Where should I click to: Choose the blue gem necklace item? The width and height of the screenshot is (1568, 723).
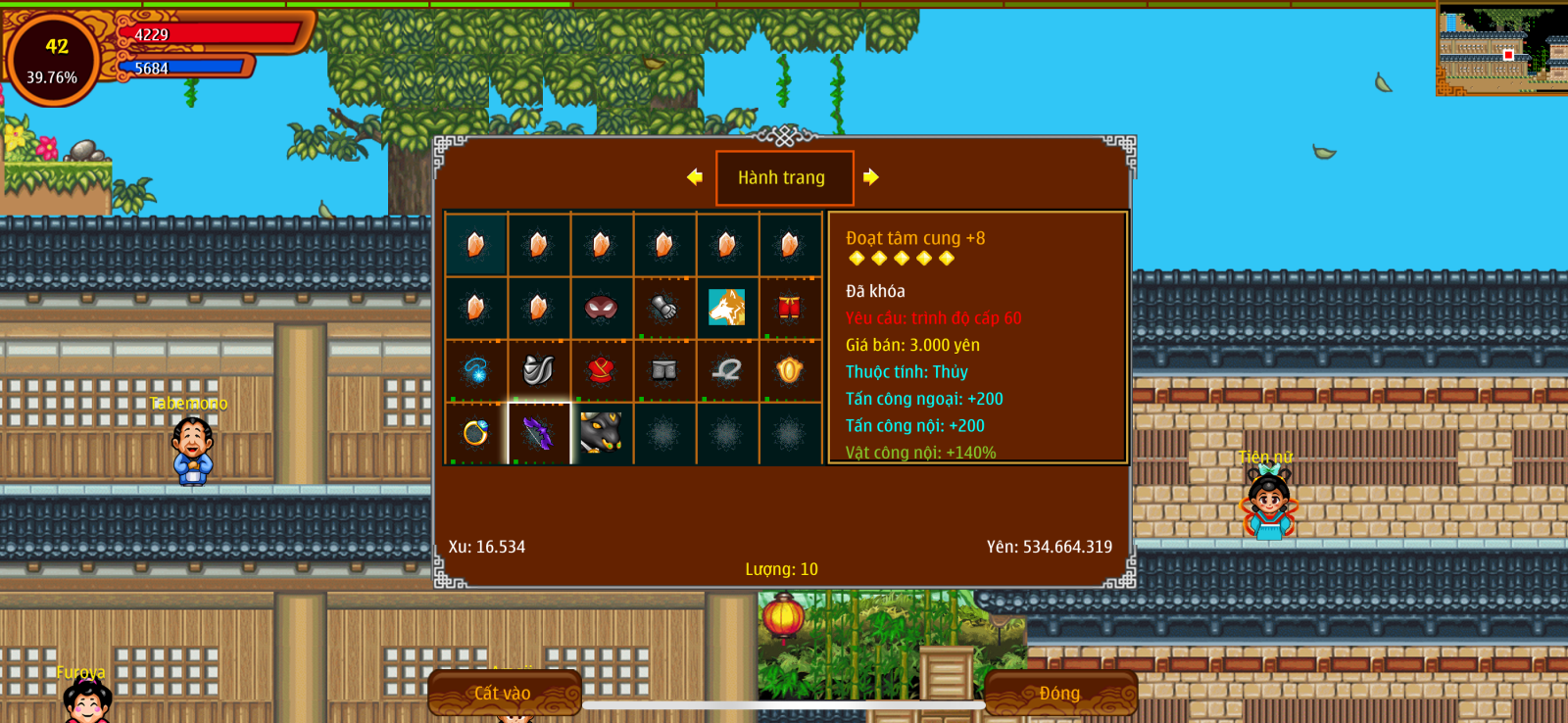pos(475,370)
